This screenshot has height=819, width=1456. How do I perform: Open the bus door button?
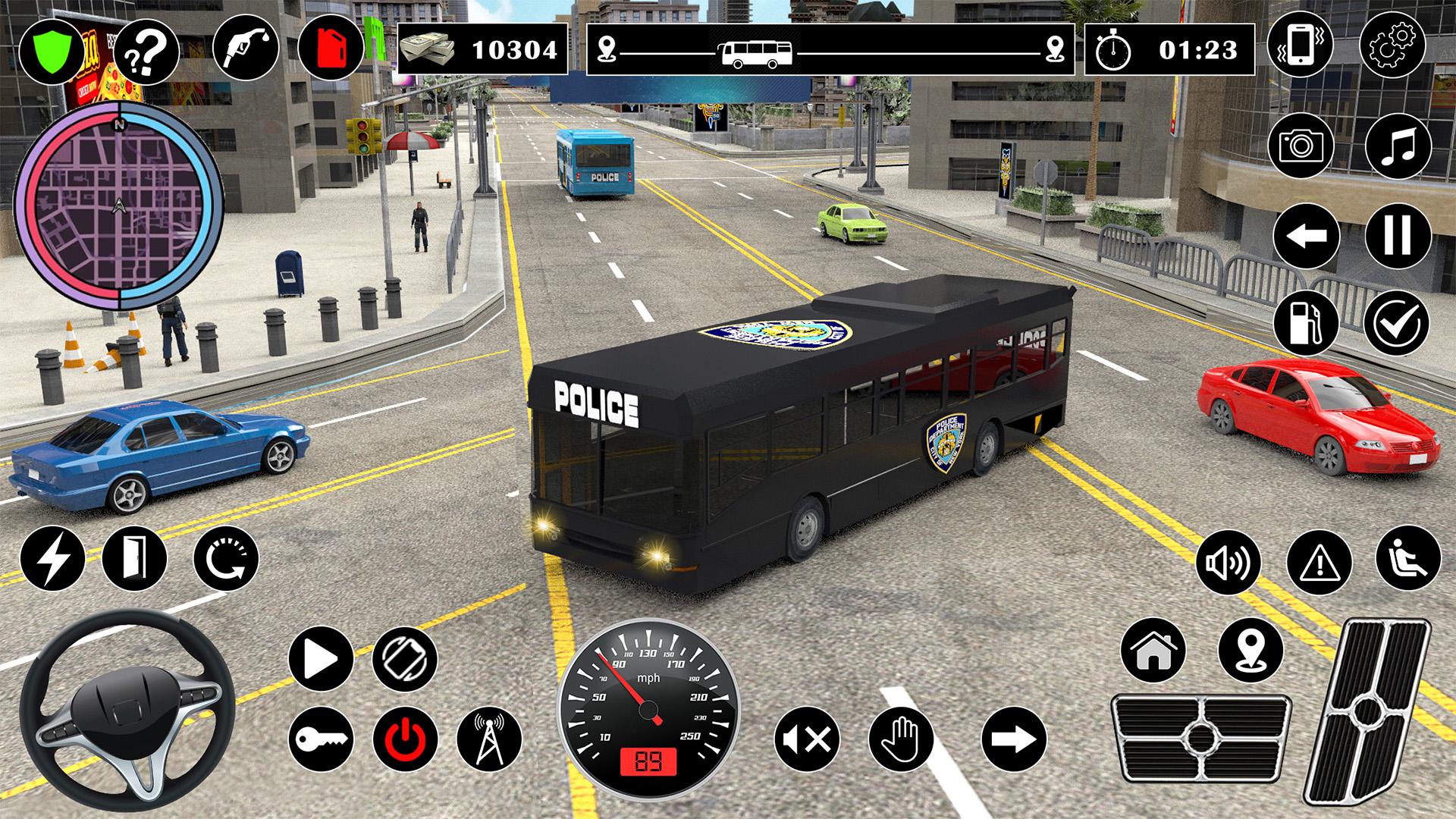click(134, 558)
